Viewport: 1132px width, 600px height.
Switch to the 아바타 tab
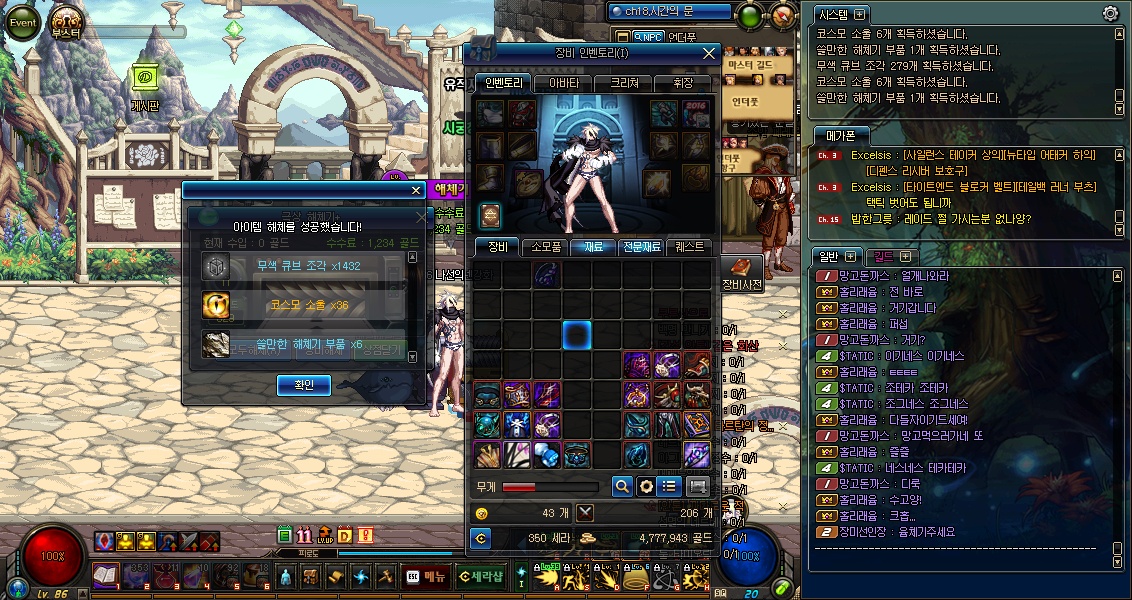tap(563, 83)
